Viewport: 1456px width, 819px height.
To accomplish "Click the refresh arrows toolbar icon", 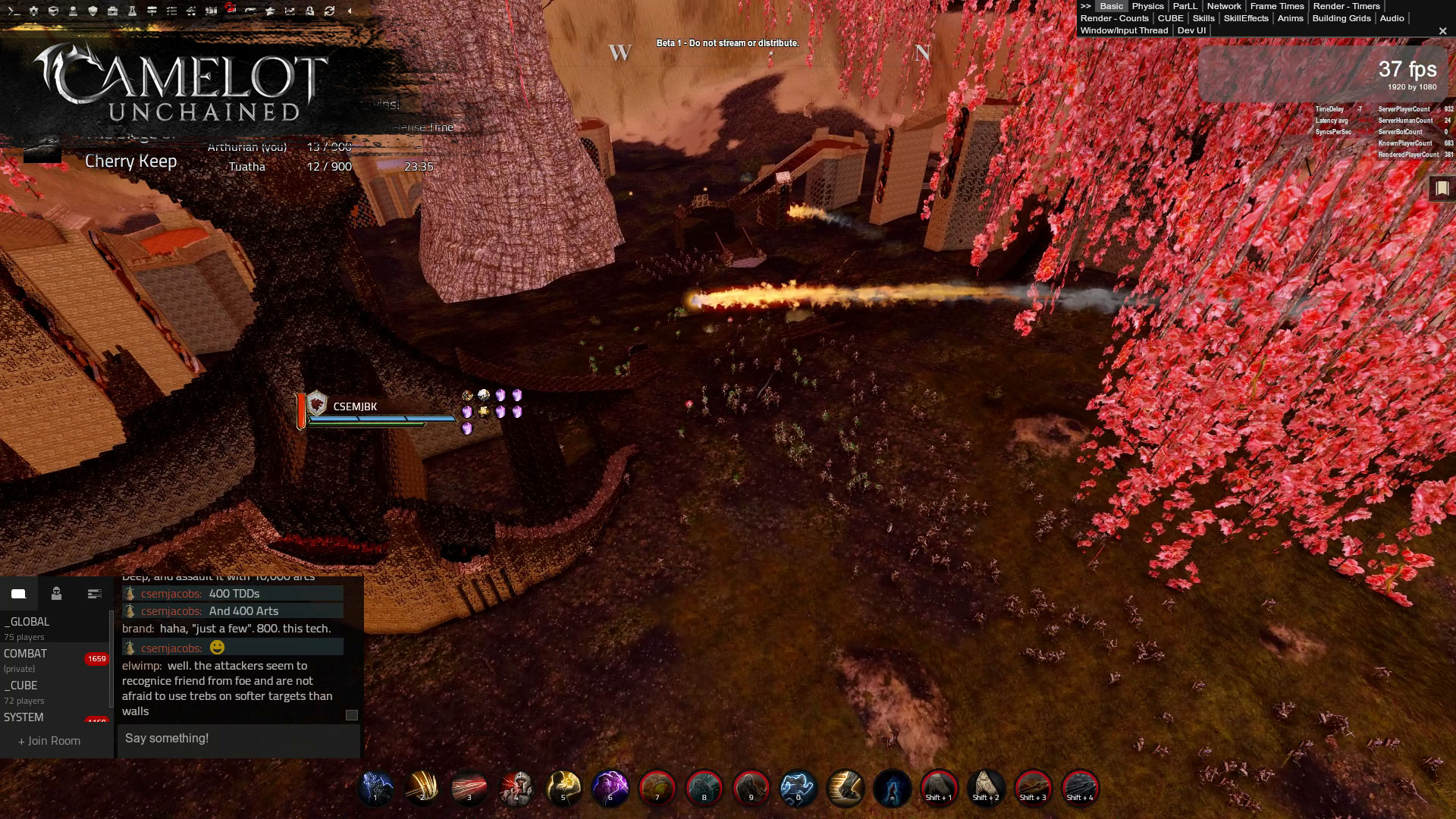I will pyautogui.click(x=329, y=11).
